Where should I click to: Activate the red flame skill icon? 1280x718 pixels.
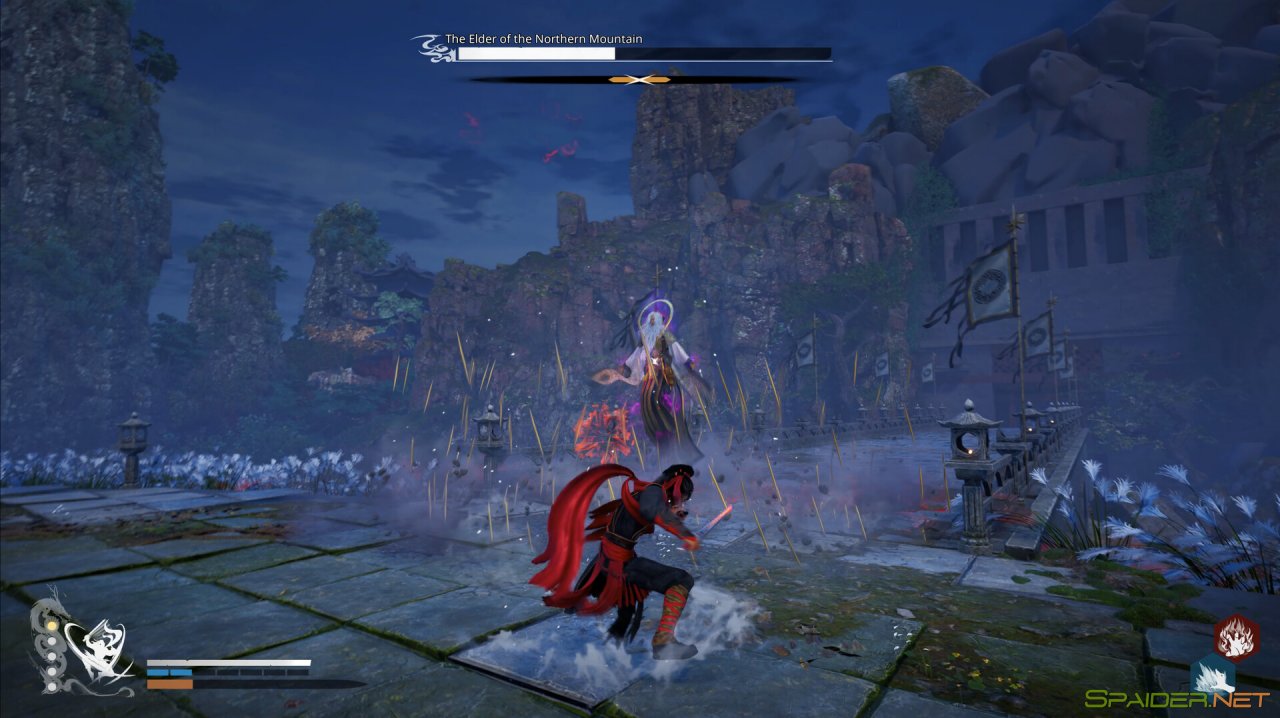1237,638
